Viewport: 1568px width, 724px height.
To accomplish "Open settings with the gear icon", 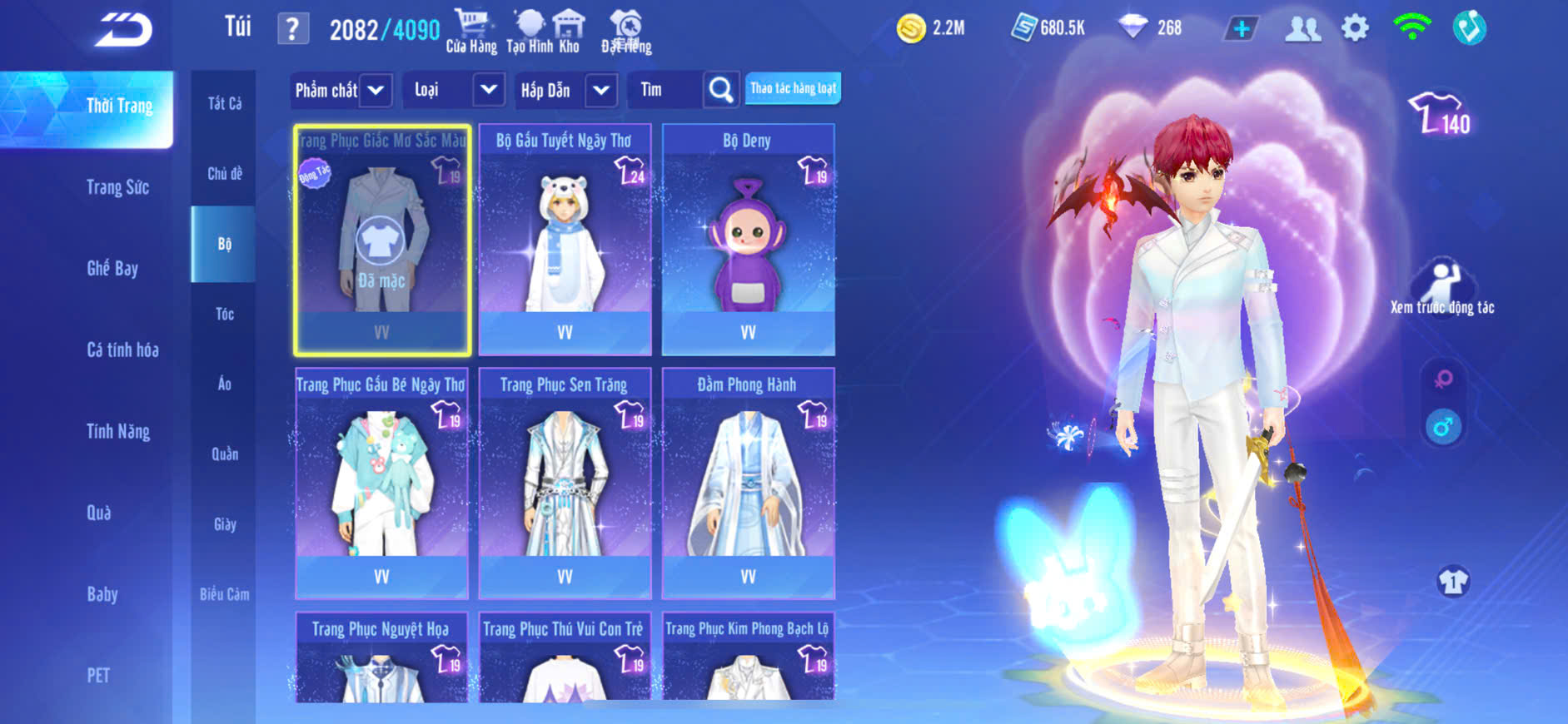I will pyautogui.click(x=1355, y=28).
